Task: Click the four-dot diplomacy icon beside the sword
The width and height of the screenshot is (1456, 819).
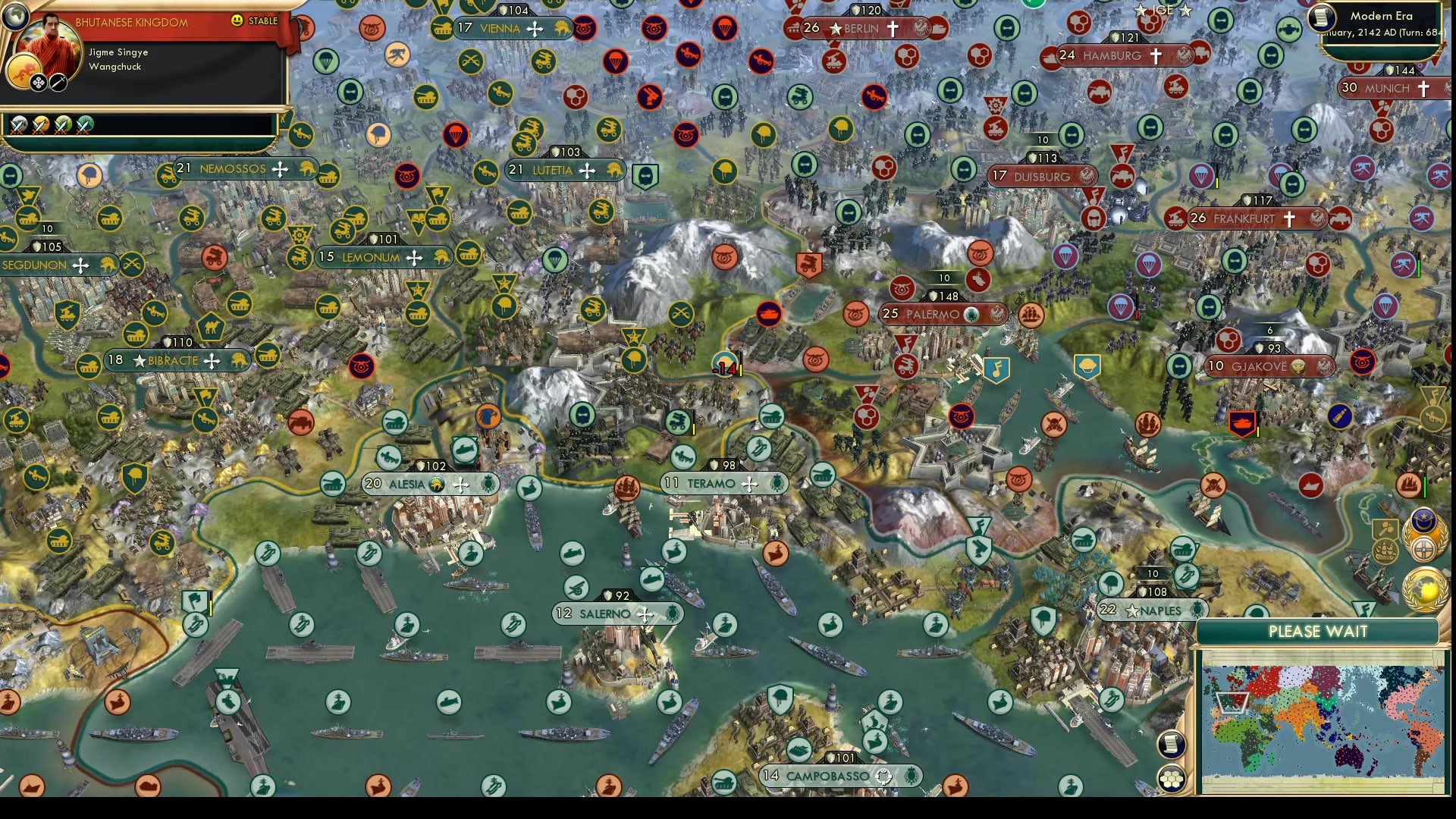Action: coord(39,83)
